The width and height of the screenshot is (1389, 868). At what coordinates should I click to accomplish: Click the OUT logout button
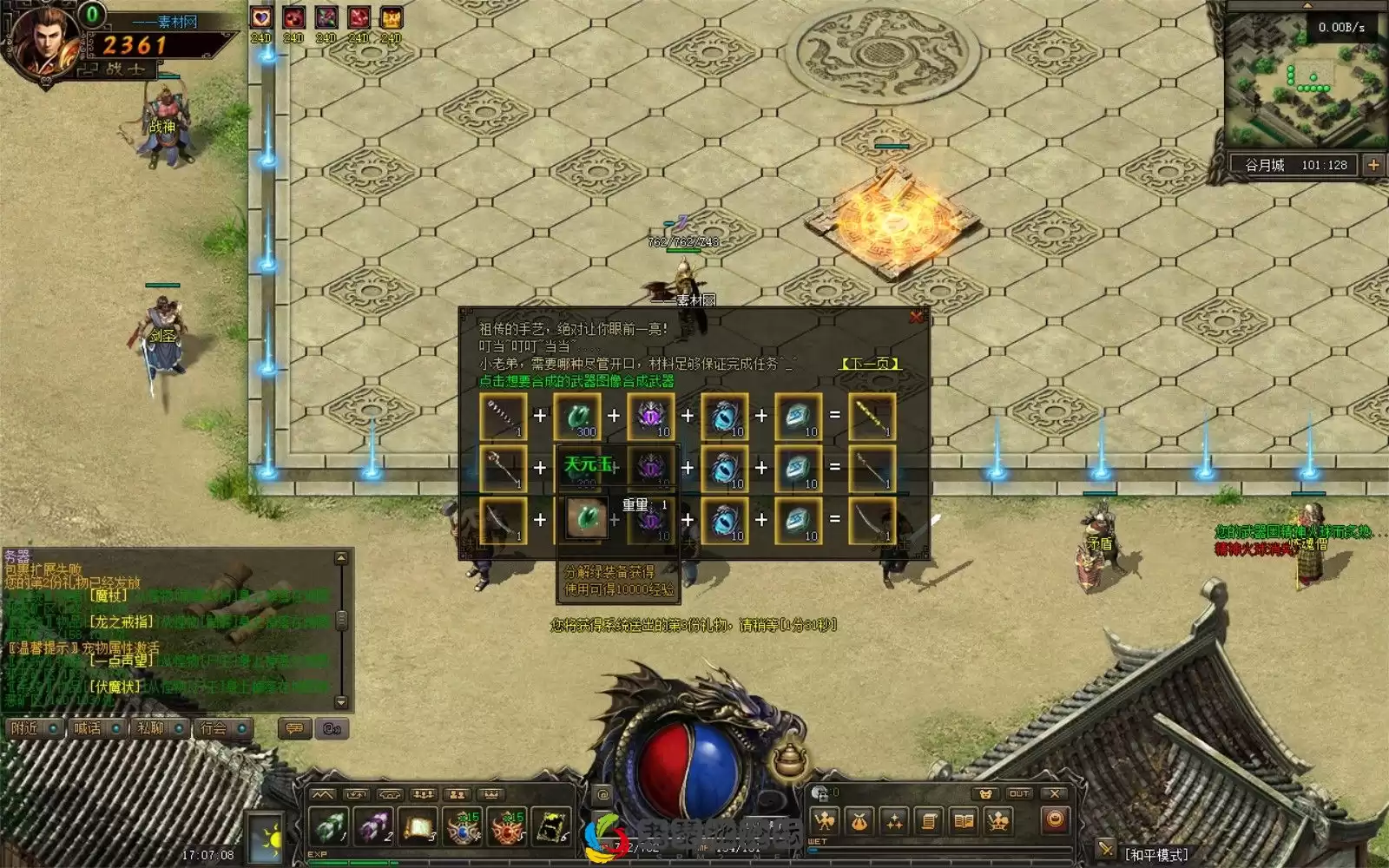[1019, 793]
